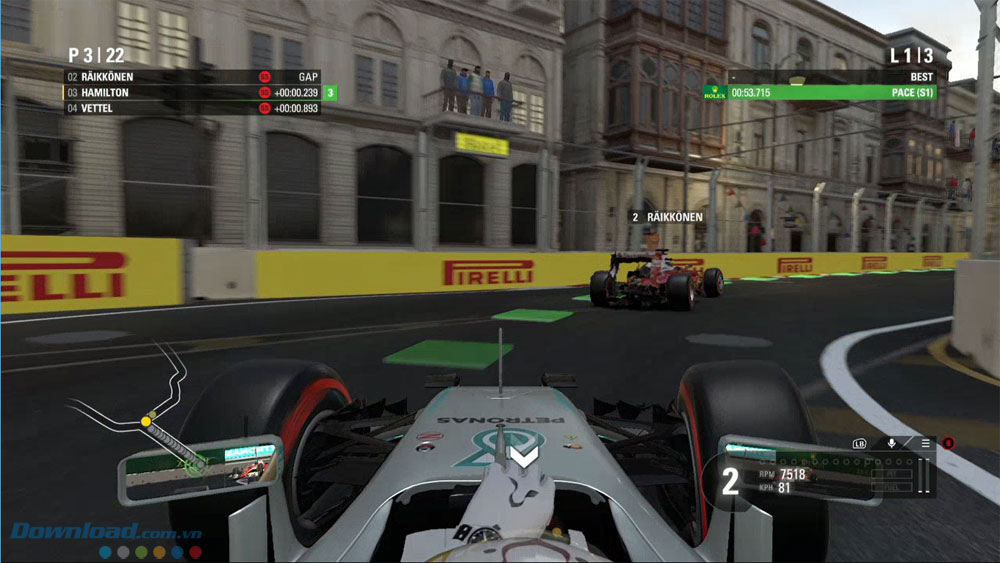Screen dimensions: 1000x563
Task: Click Hamilton's highlighted standings row
Action: pos(190,92)
